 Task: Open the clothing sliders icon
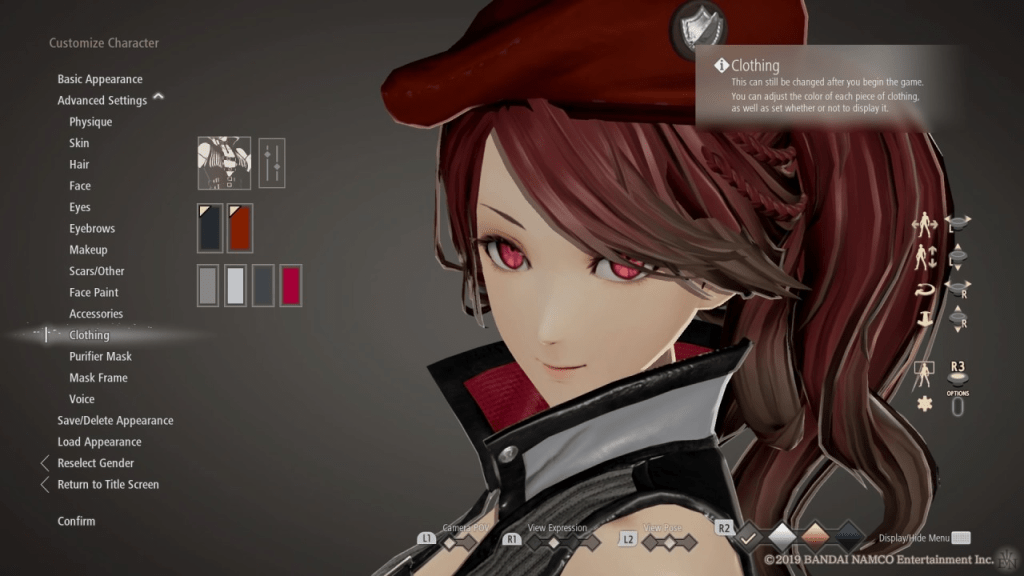click(x=271, y=163)
